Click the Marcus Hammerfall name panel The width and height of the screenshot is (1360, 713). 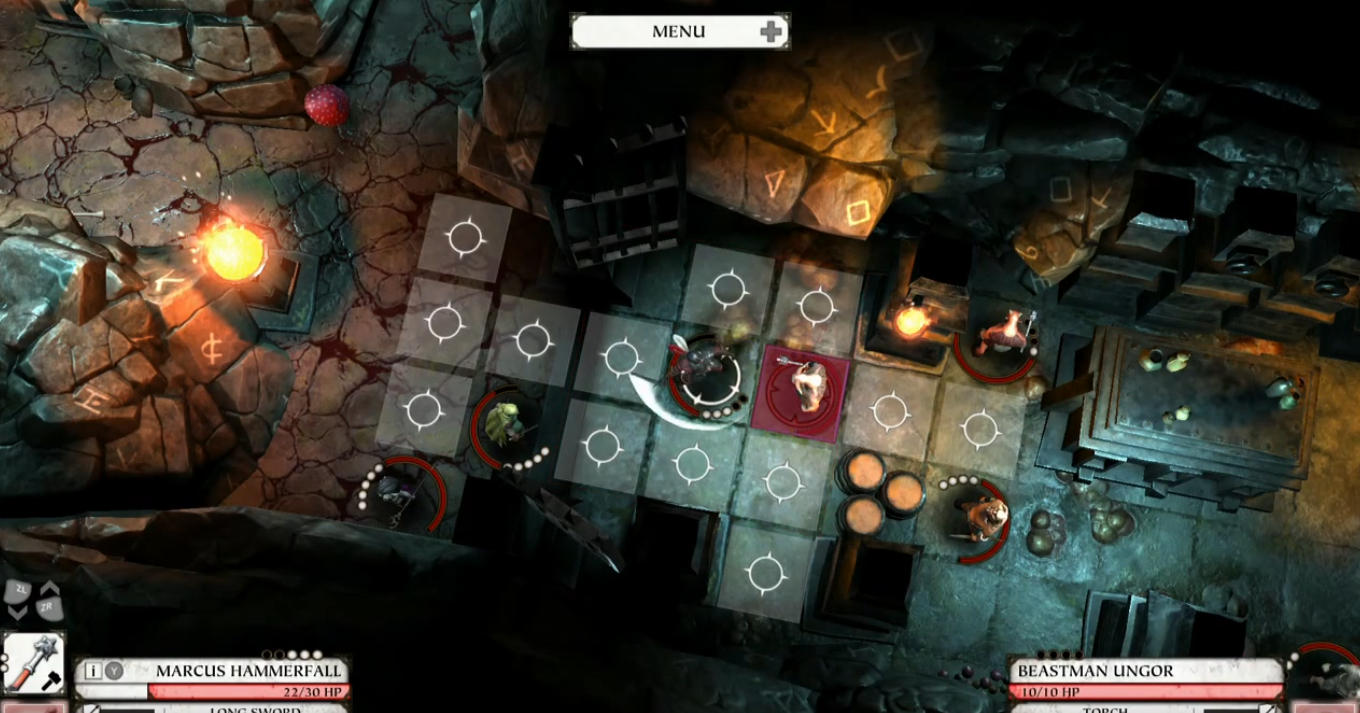[x=248, y=671]
